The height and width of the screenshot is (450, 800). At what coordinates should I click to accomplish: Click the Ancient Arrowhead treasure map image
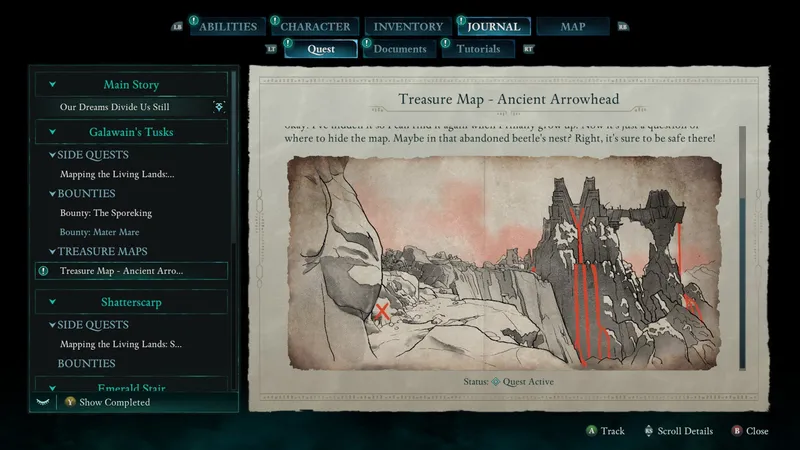(504, 261)
